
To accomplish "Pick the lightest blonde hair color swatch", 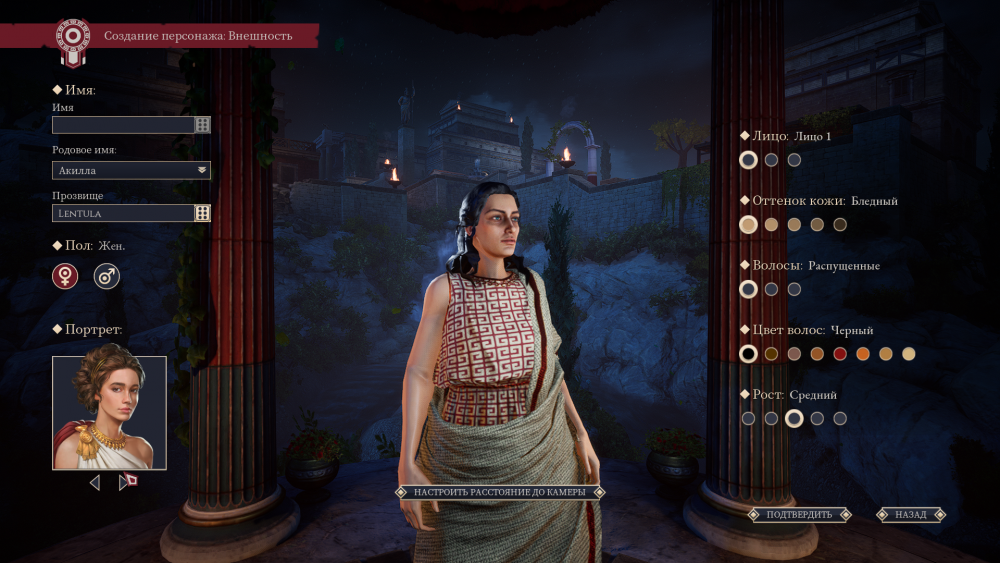I will tap(909, 354).
